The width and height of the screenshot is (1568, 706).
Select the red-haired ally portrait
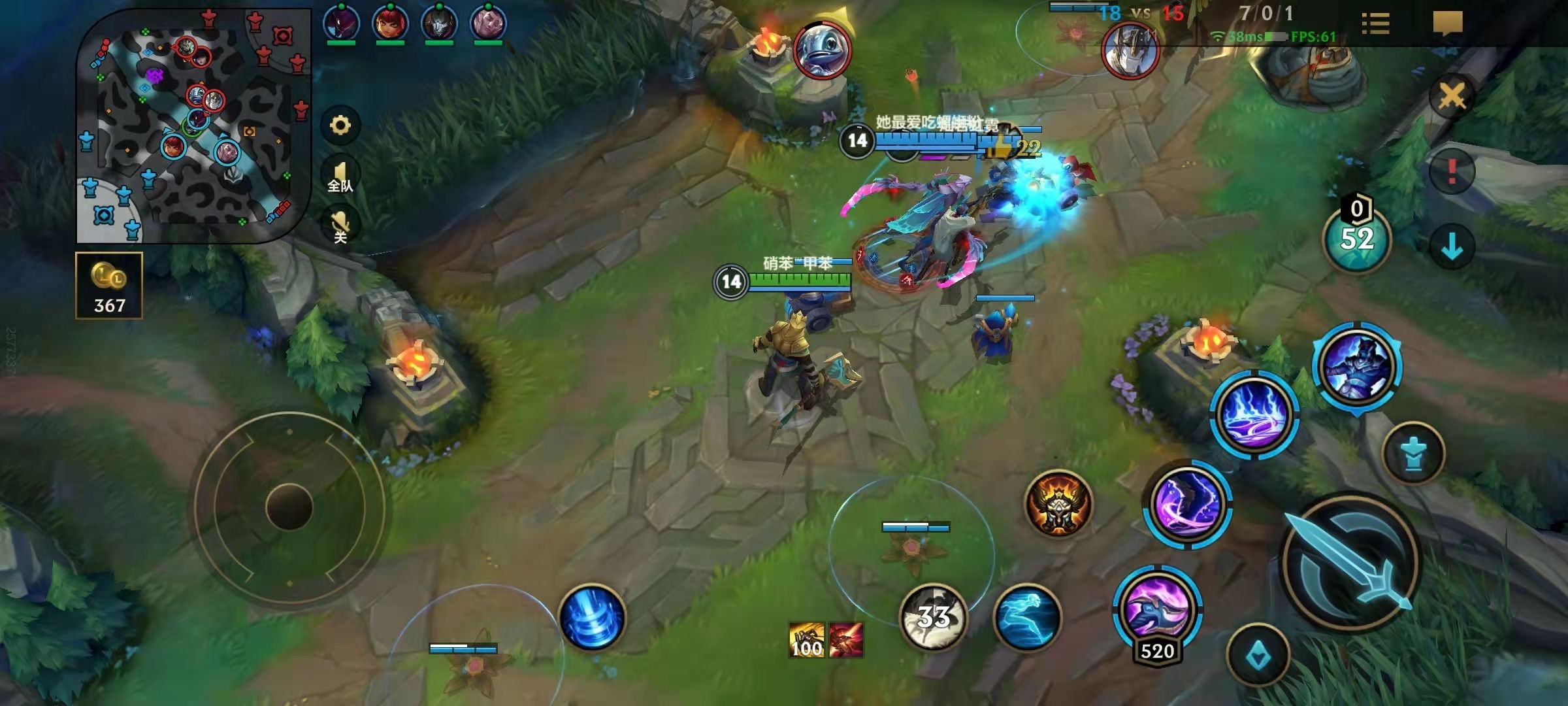click(390, 23)
